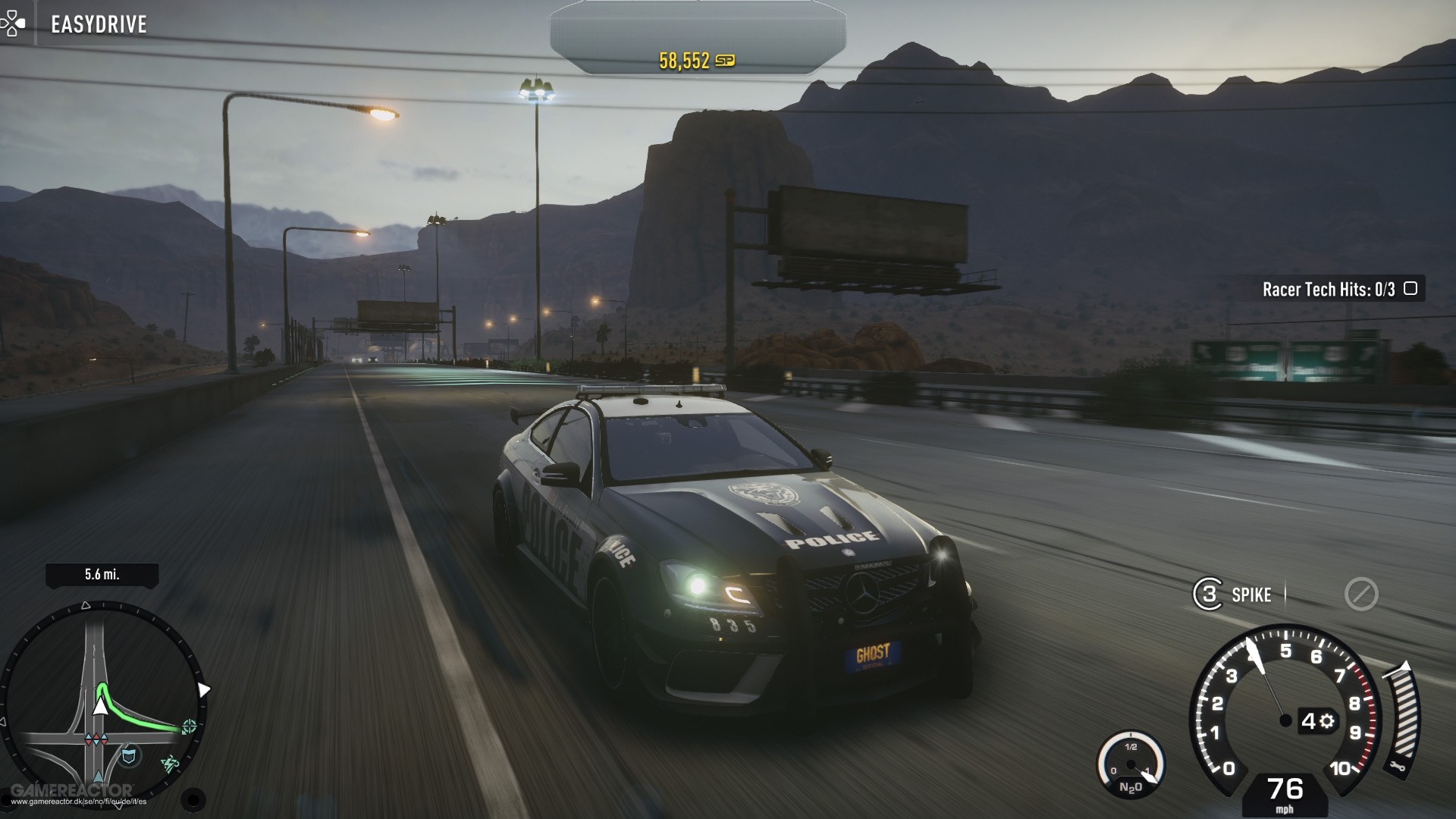Toggle the Spike counter showing 3 charges
1456x819 pixels.
(x=1209, y=594)
